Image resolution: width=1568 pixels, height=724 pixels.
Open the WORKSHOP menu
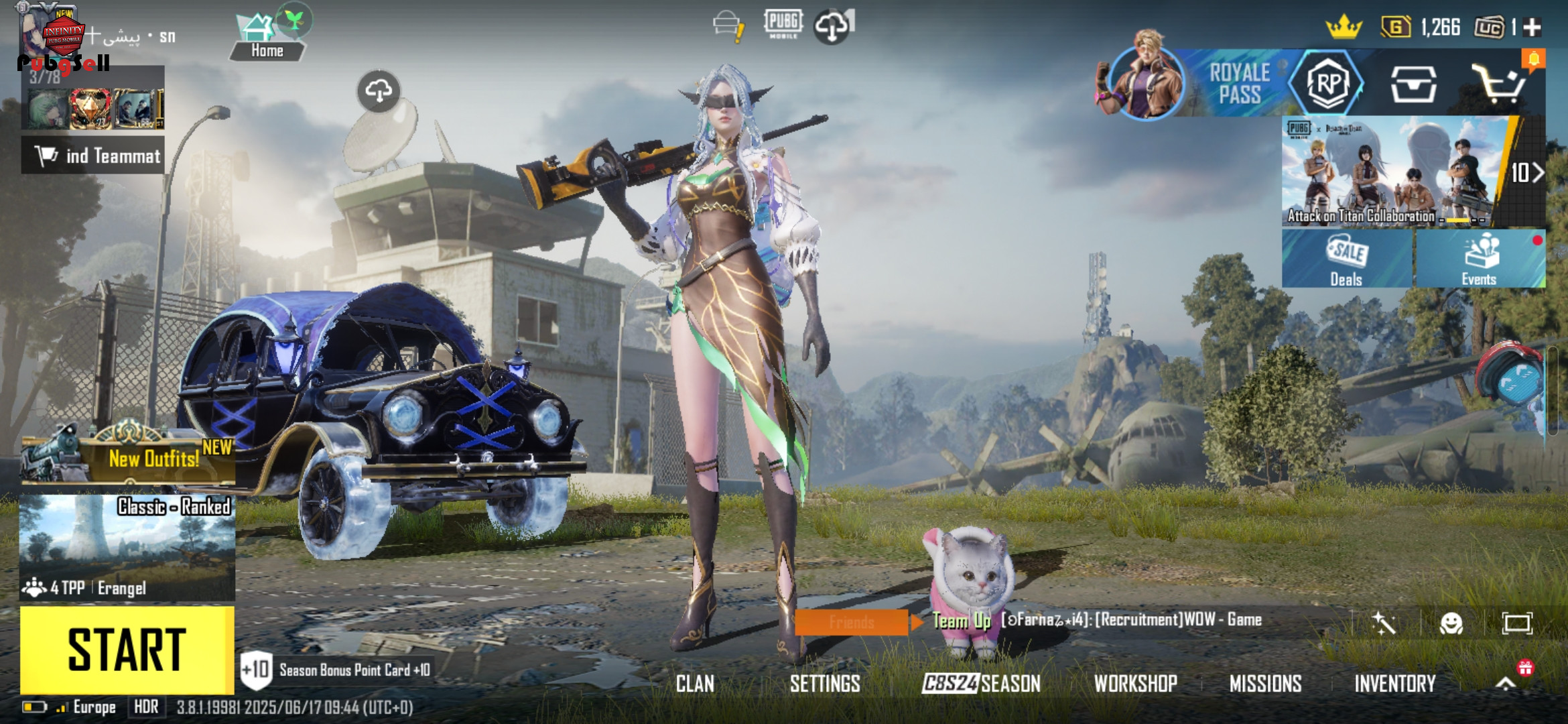[1136, 684]
